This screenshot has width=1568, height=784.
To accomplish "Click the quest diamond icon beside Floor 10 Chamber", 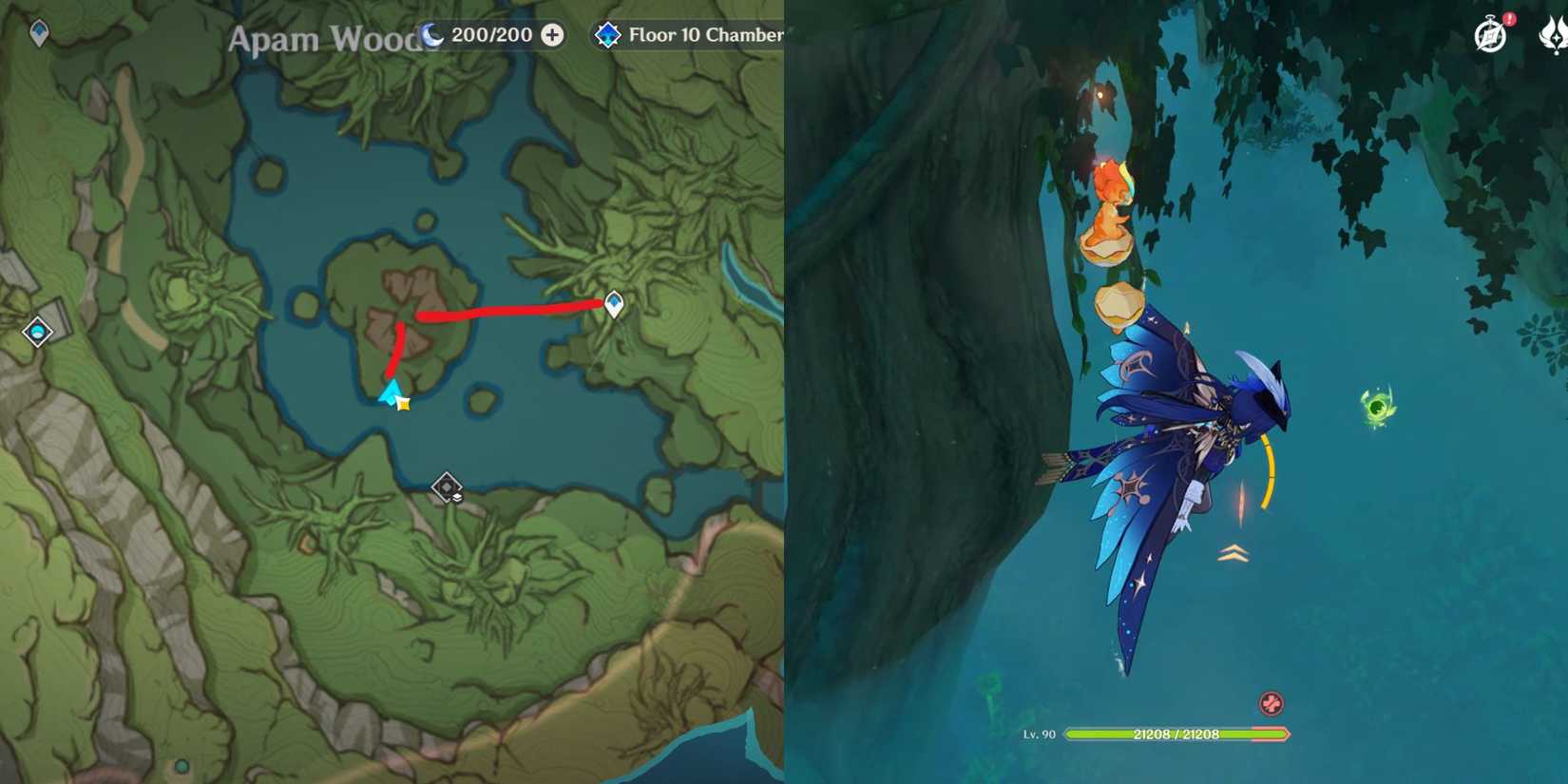I will click(607, 34).
